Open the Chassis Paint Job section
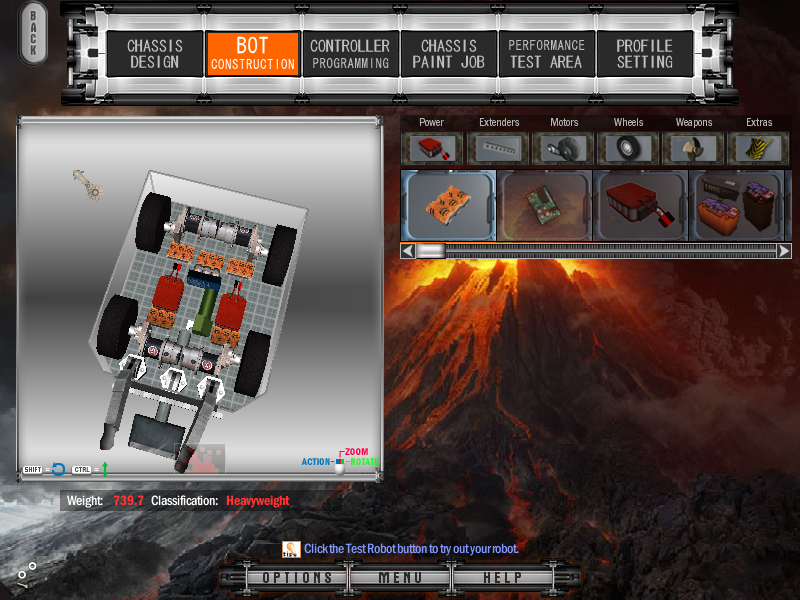800x600 pixels. pyautogui.click(x=448, y=54)
